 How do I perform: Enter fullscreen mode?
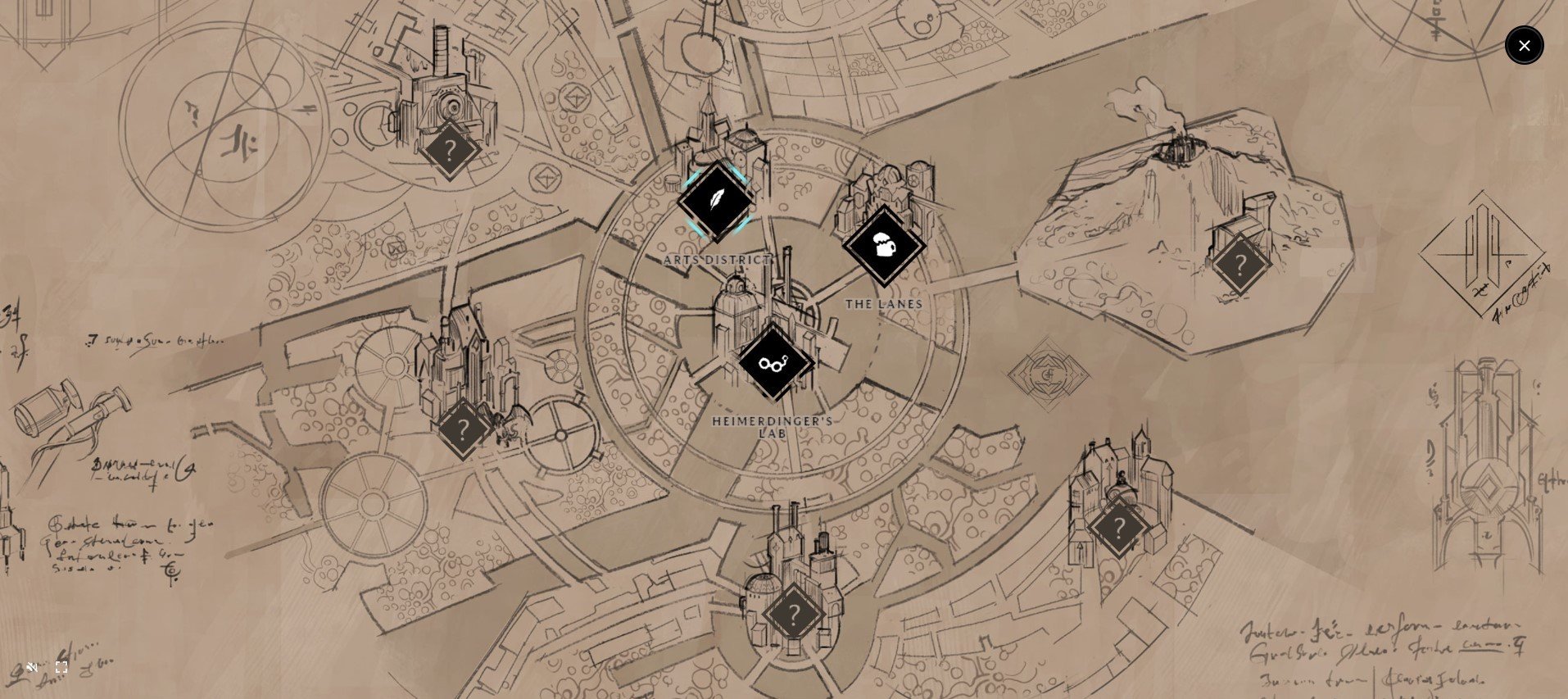click(x=61, y=666)
